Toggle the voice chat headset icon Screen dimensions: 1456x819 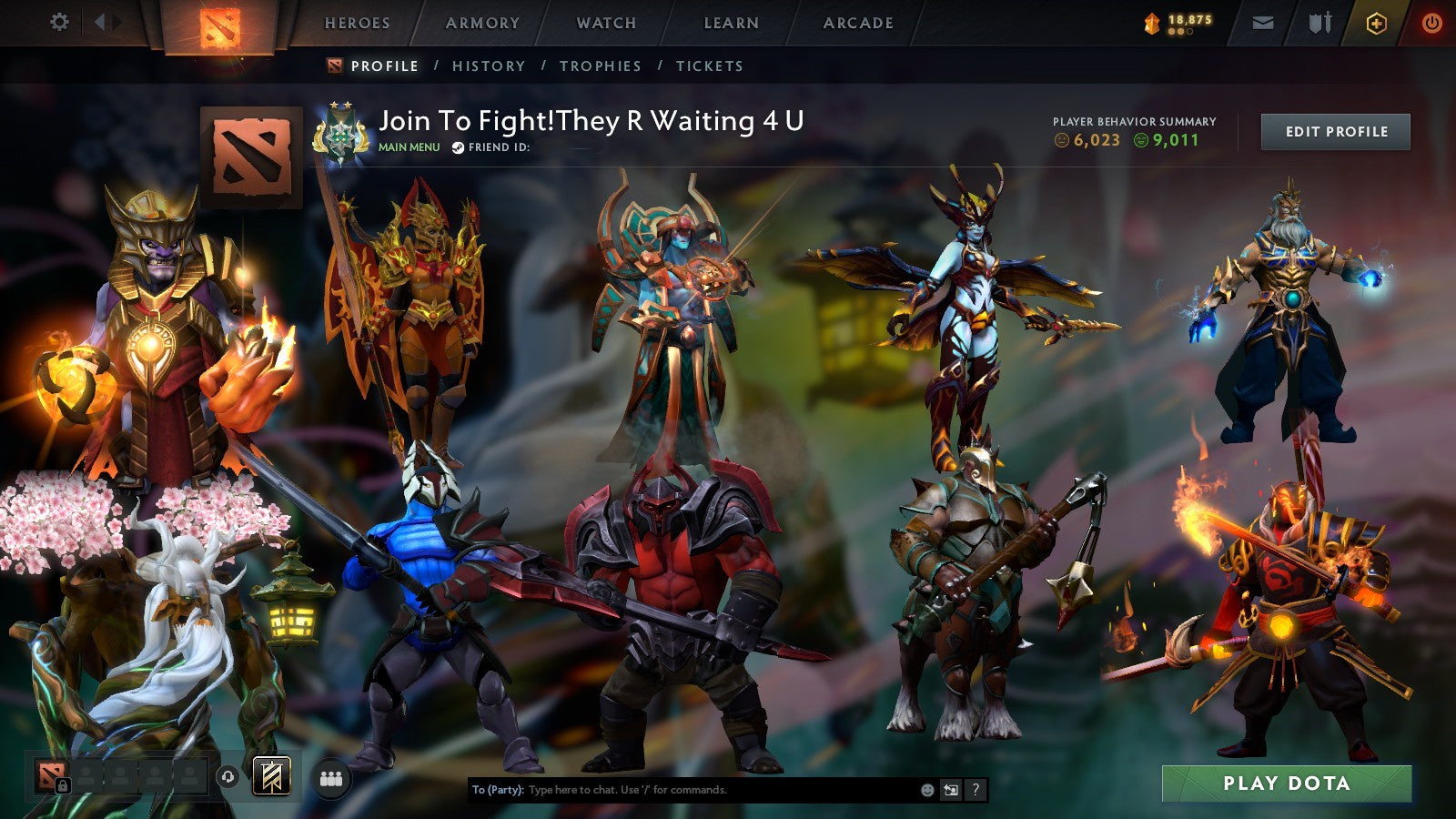[x=227, y=778]
